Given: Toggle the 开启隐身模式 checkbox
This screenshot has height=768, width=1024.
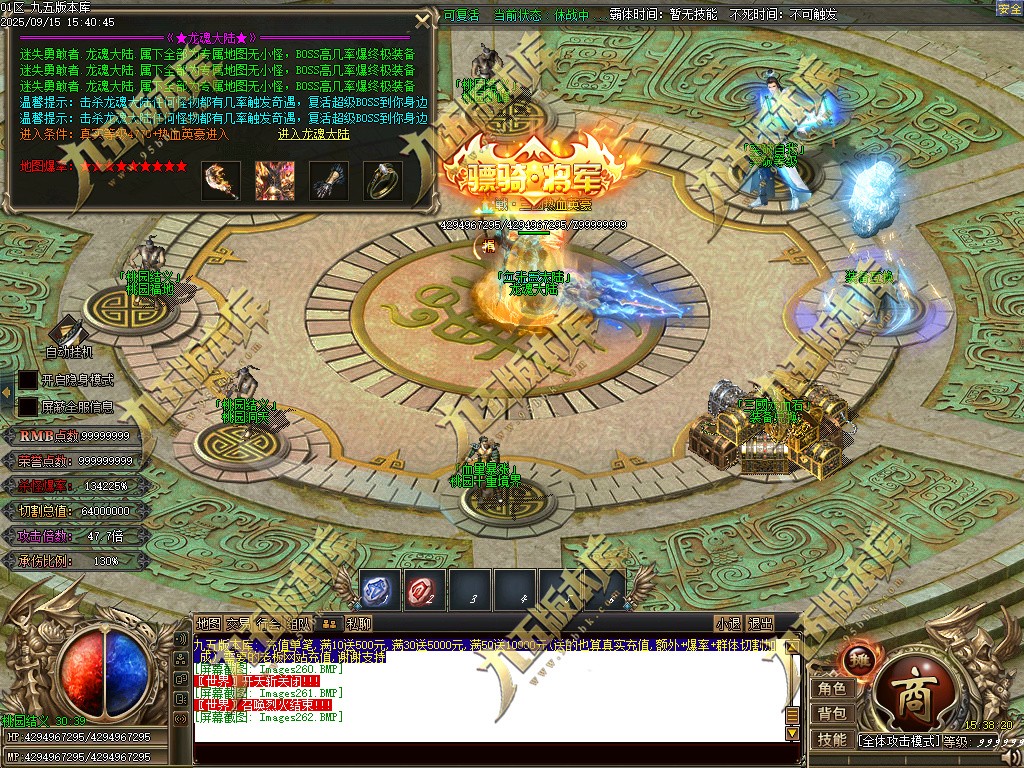Looking at the screenshot, I should tap(28, 380).
